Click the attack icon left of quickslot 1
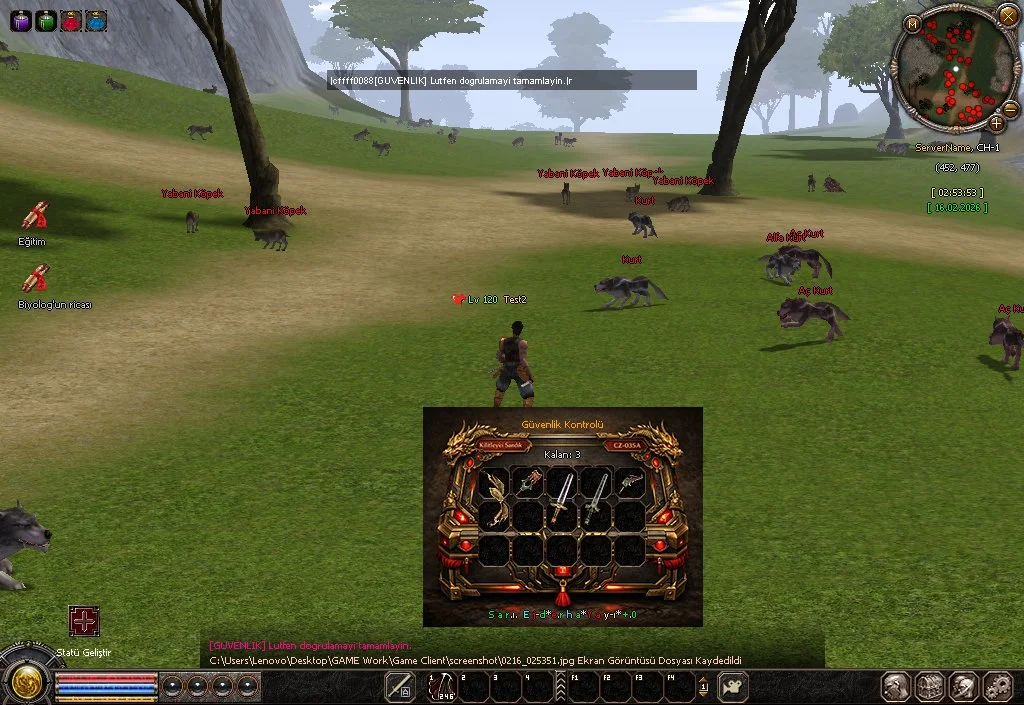 (401, 686)
